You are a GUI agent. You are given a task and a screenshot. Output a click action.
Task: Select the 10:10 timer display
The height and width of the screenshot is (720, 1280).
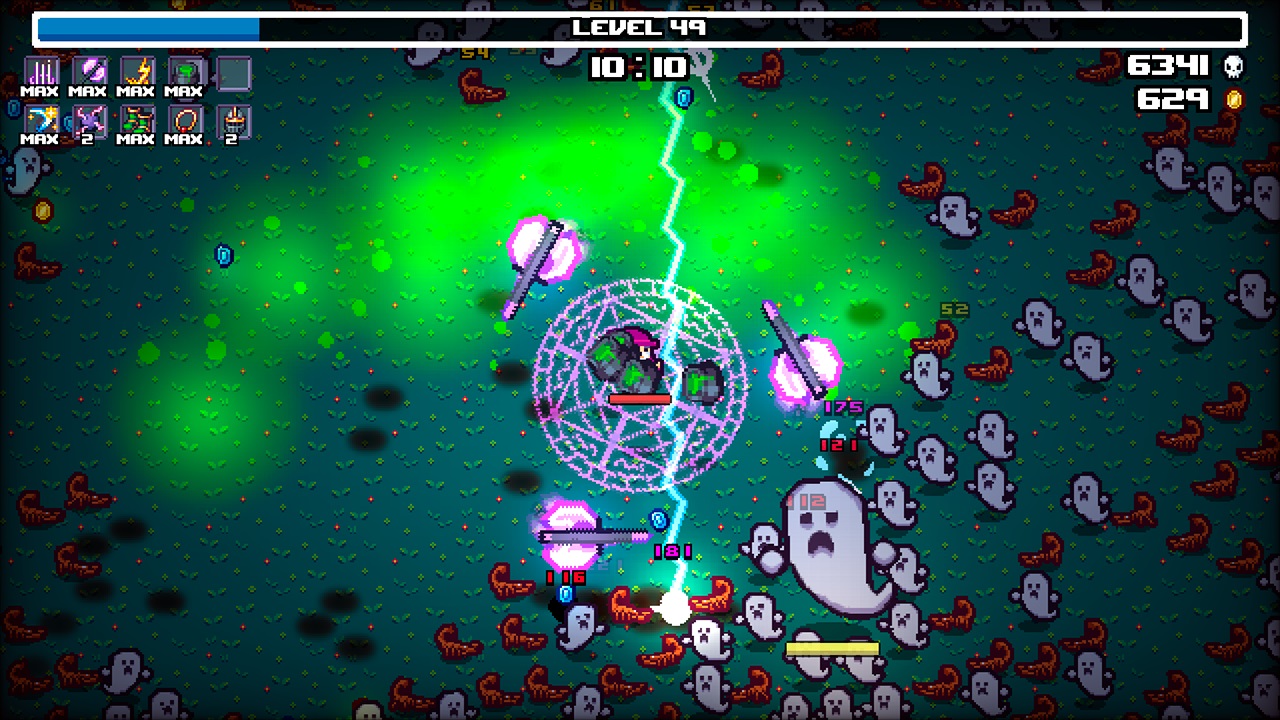coord(640,68)
